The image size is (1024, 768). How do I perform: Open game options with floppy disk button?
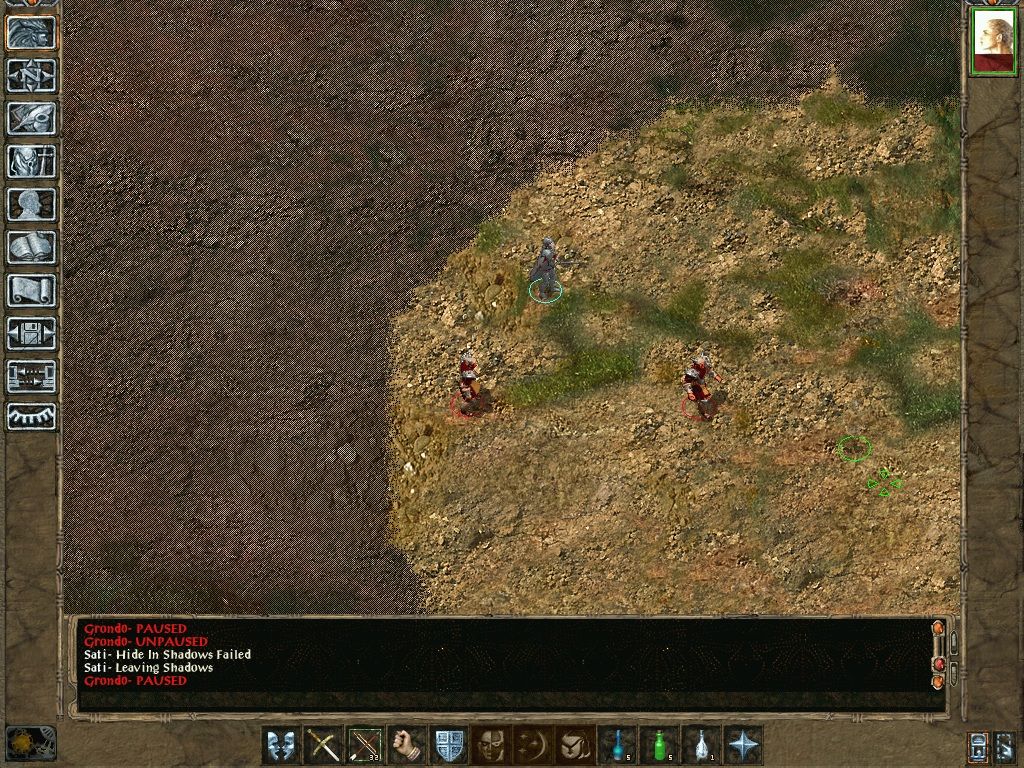coord(31,333)
